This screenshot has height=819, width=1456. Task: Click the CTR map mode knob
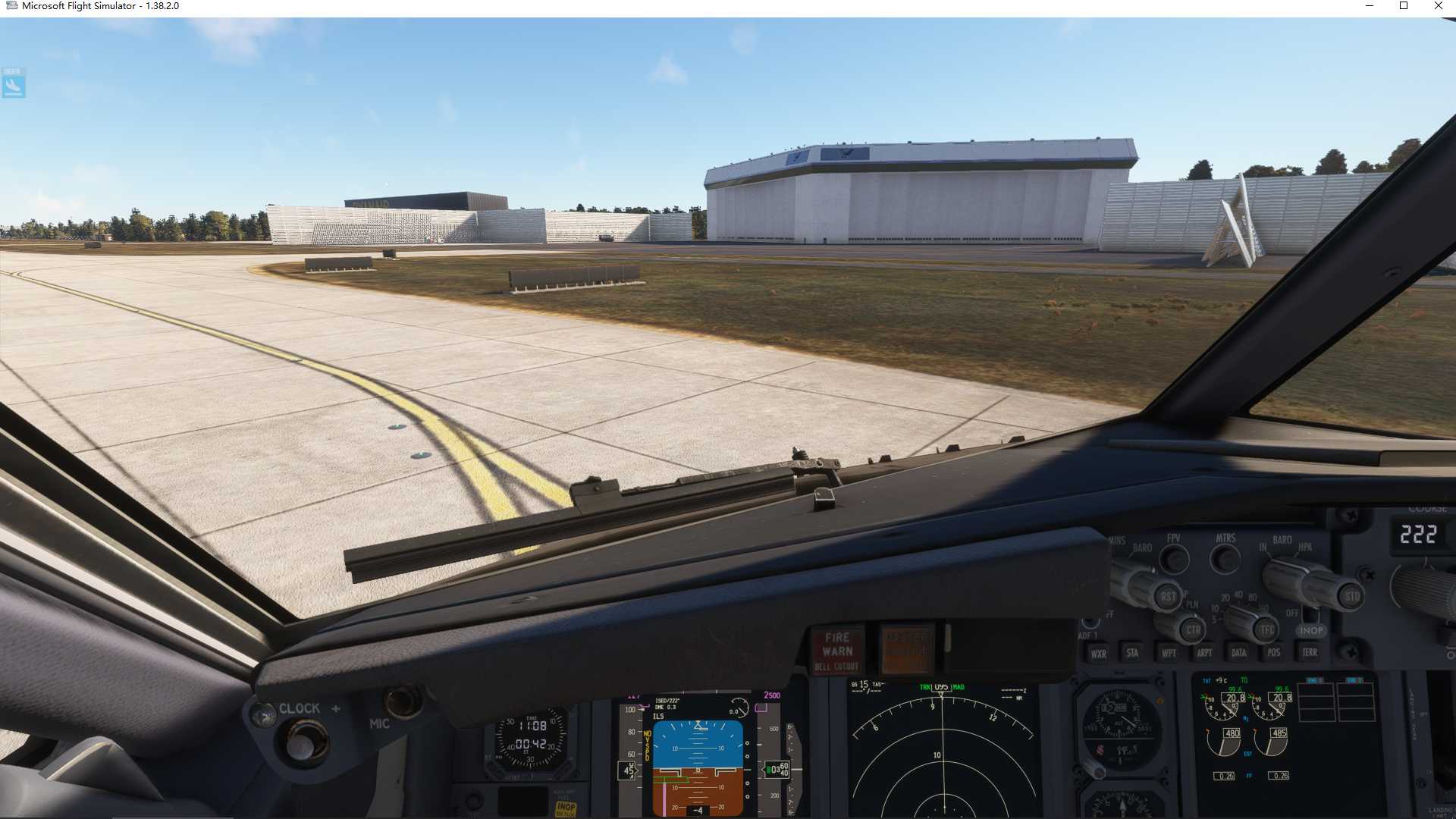[1193, 630]
